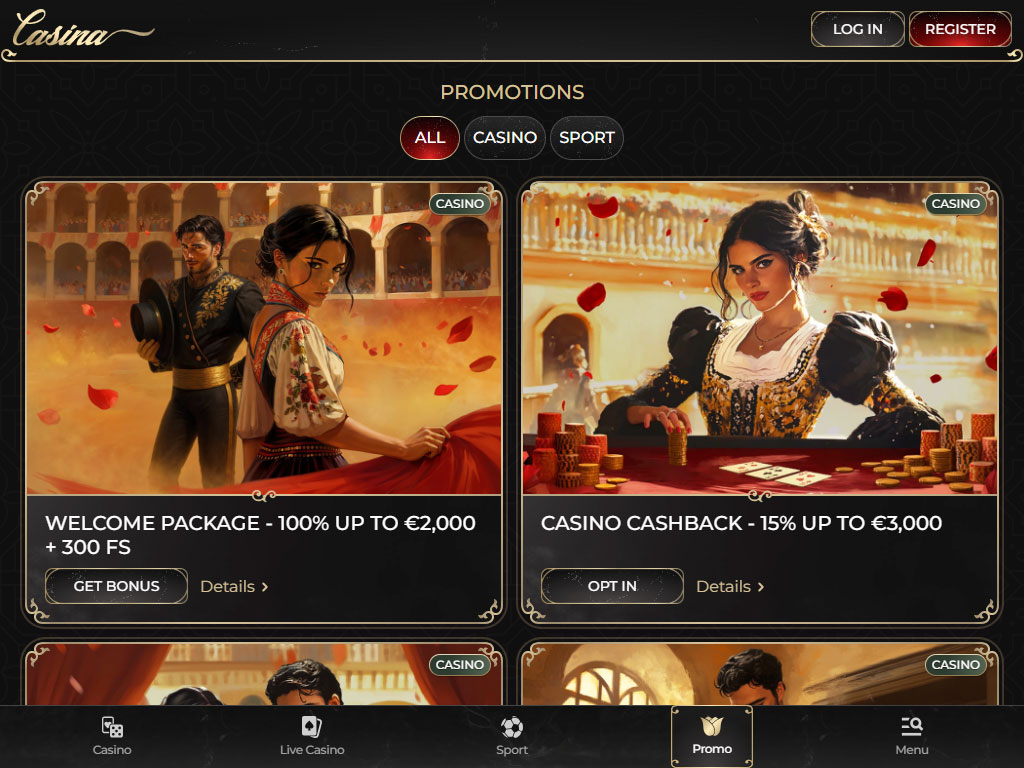Open the Casino Cashback promo image
Screen dimensions: 1024x768
tap(759, 338)
